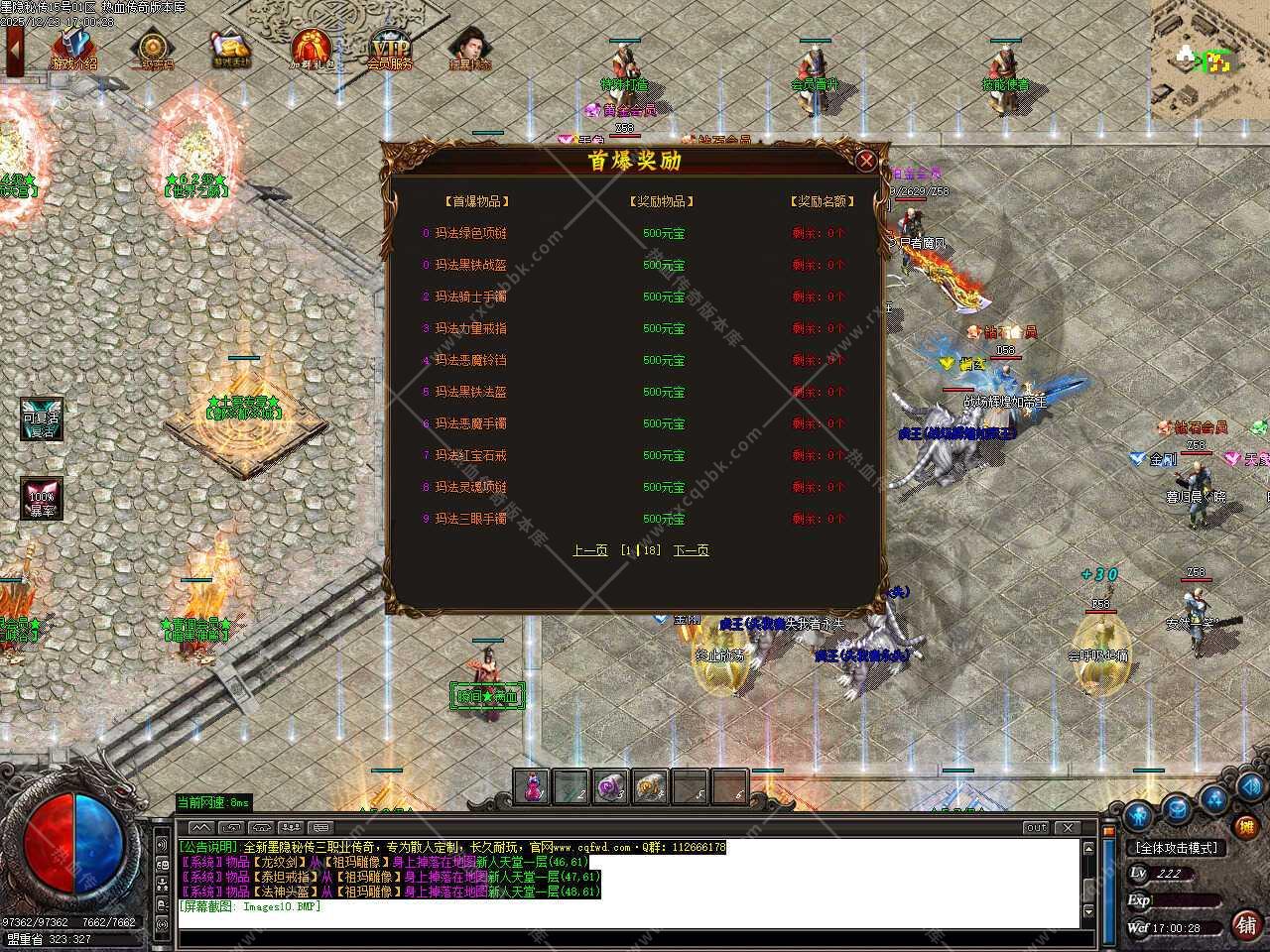Click the OUT button above the chat box
Viewport: 1270px width, 952px height.
coord(1036,827)
